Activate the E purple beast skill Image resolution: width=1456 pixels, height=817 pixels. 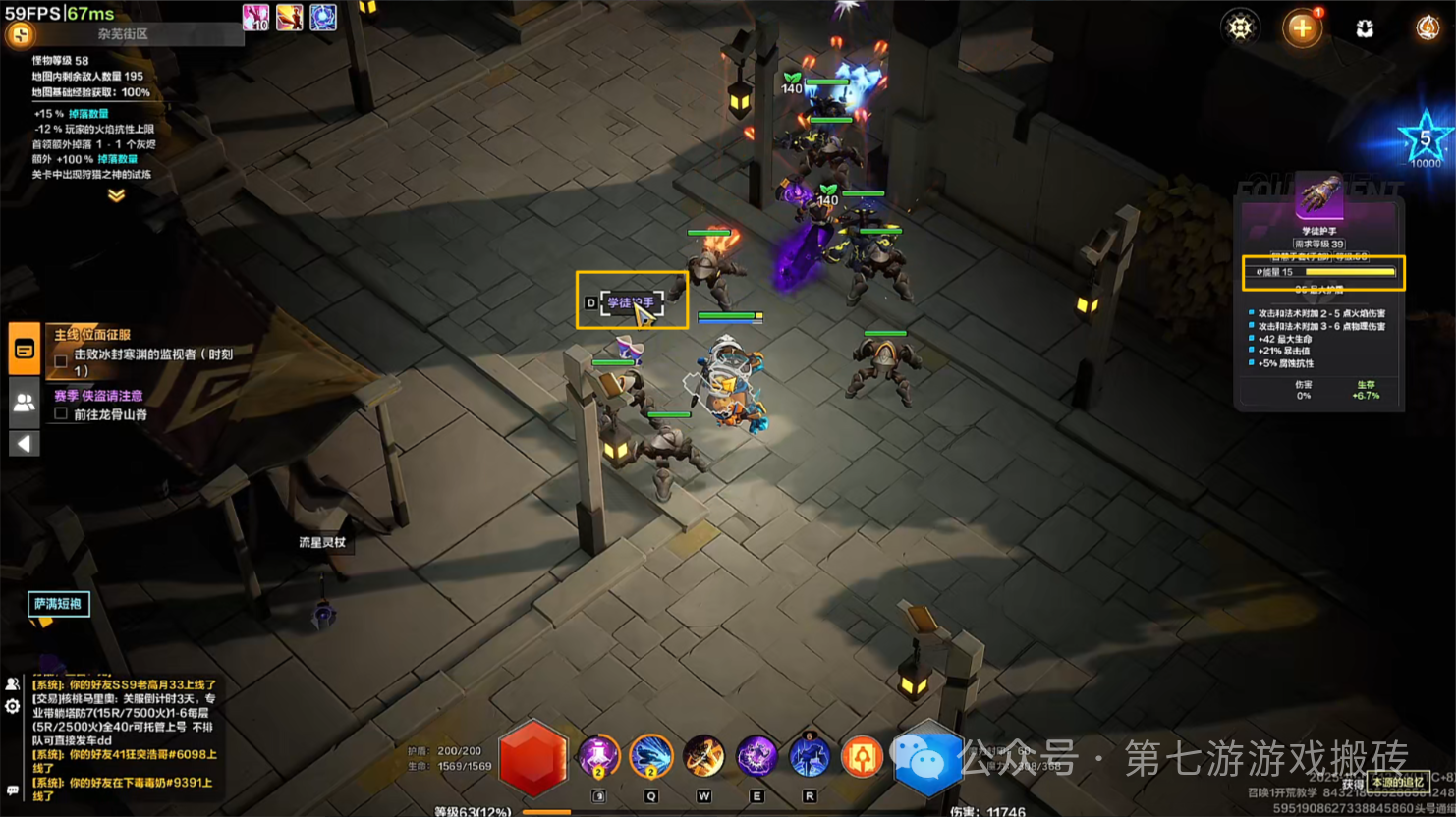tap(756, 757)
